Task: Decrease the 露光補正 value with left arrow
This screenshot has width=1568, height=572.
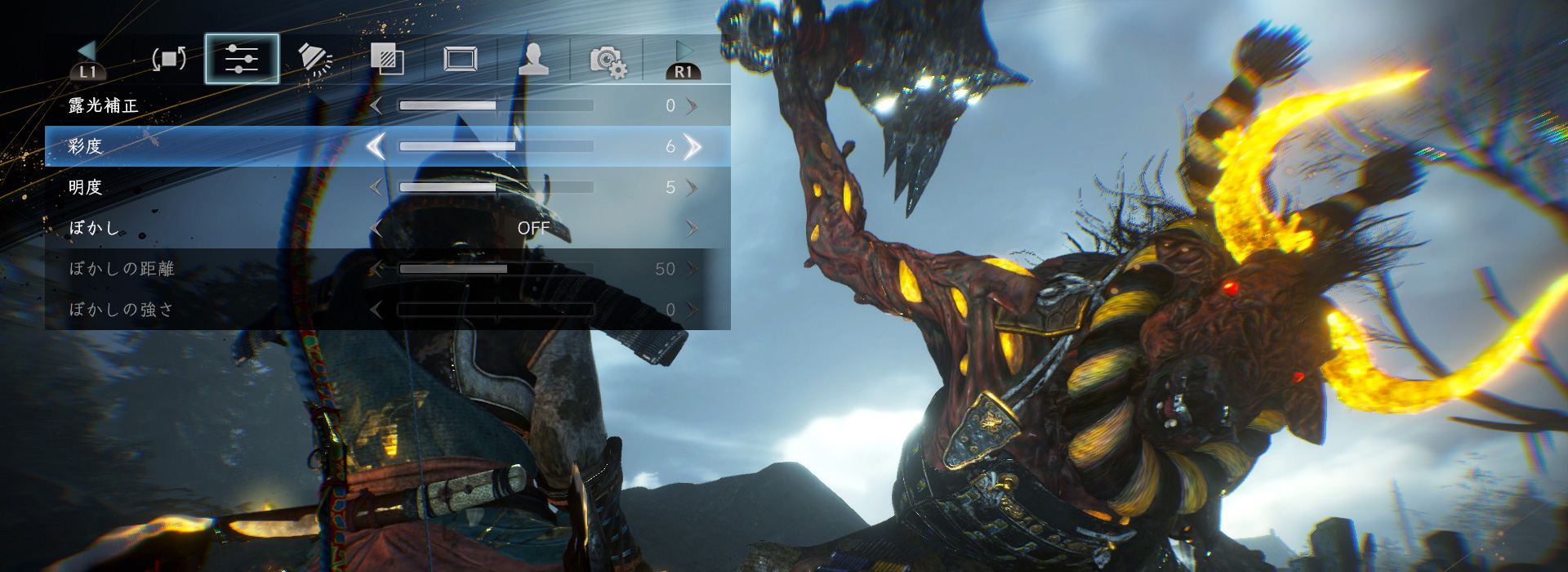Action: click(x=376, y=105)
